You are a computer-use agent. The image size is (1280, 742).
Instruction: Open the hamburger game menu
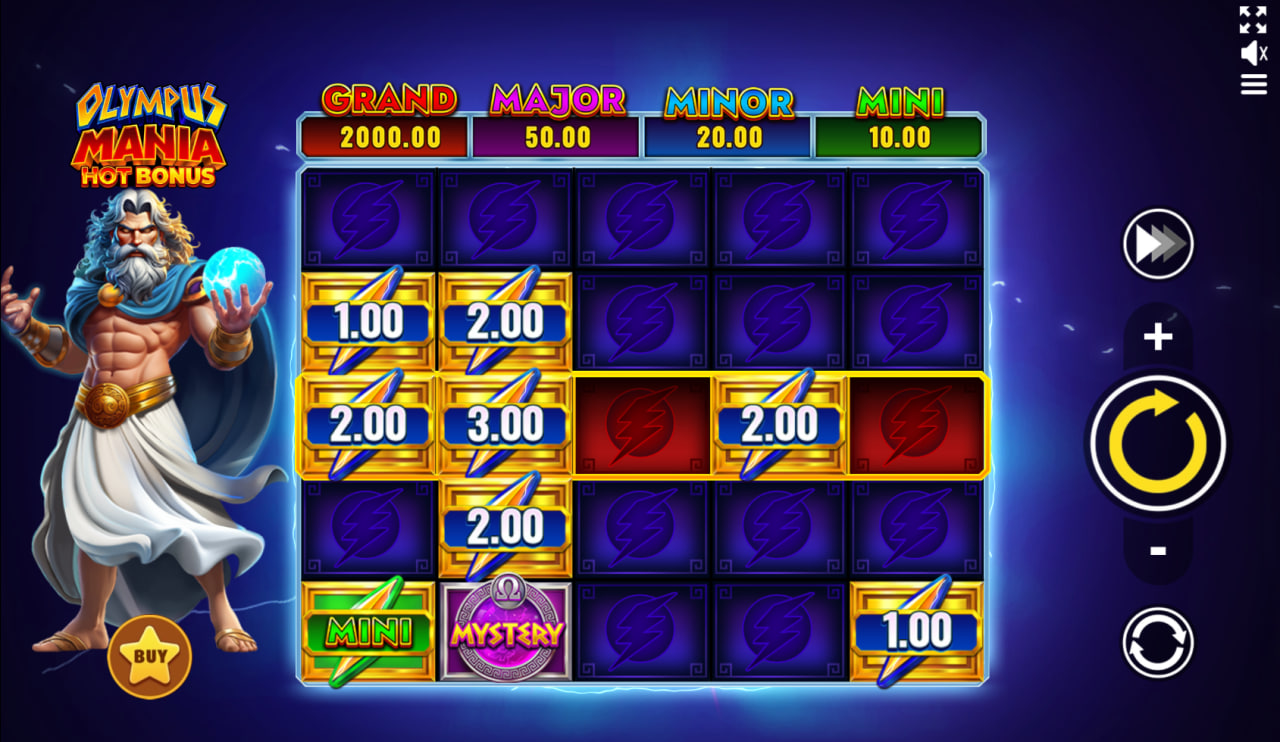coord(1252,85)
